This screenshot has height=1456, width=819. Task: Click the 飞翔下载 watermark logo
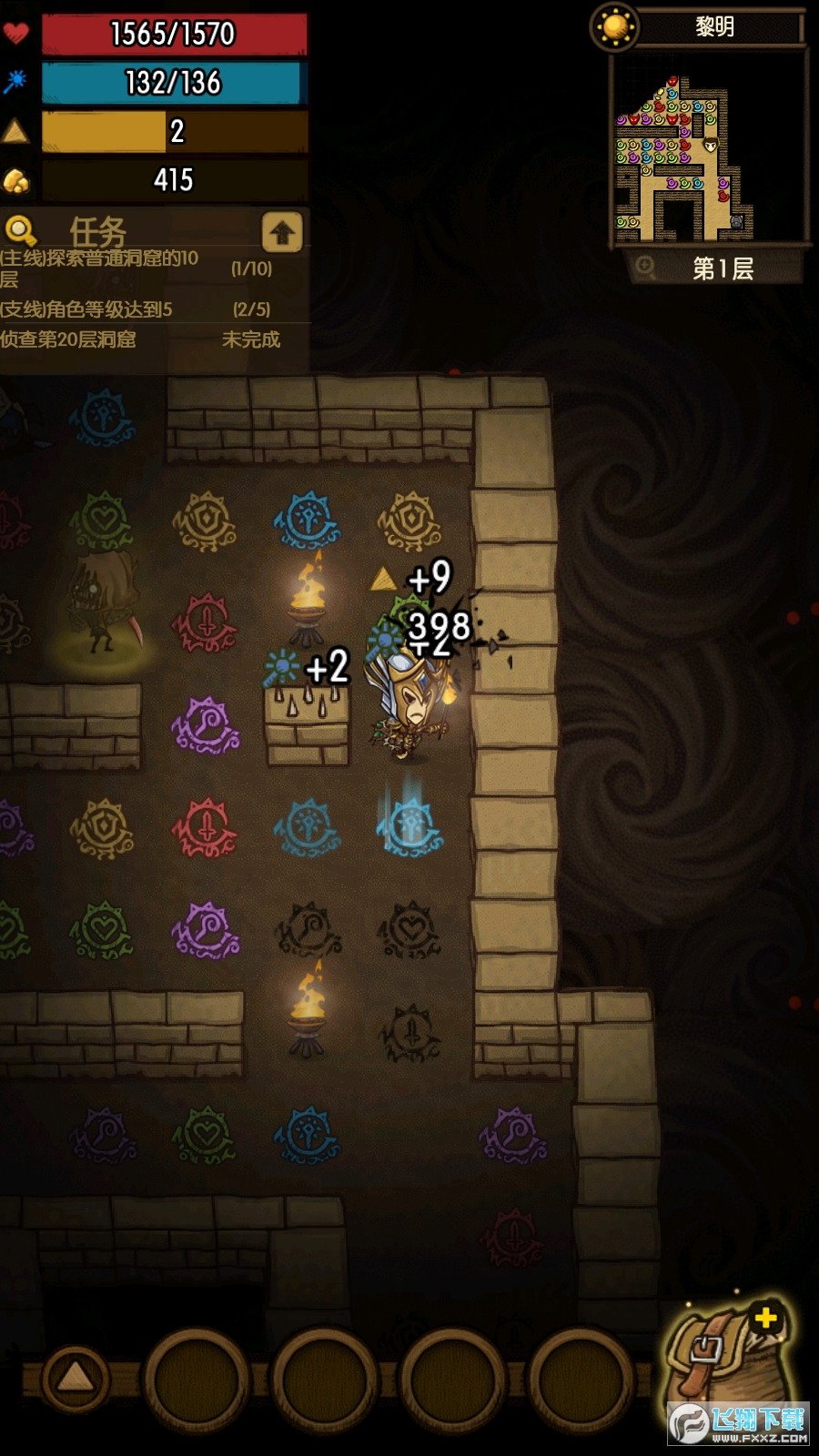point(739,1423)
